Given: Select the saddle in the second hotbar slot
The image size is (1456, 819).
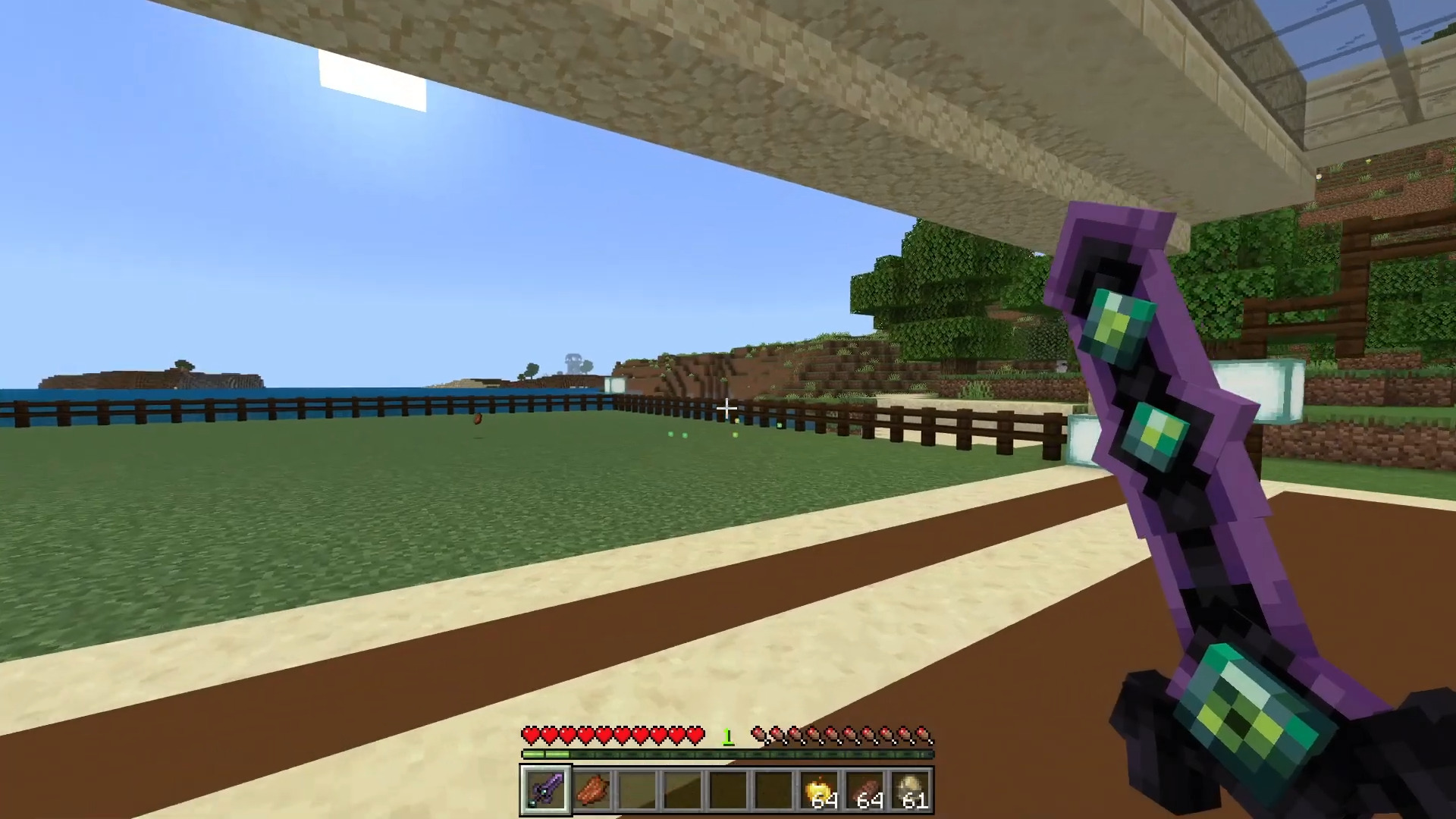Looking at the screenshot, I should pos(593,789).
